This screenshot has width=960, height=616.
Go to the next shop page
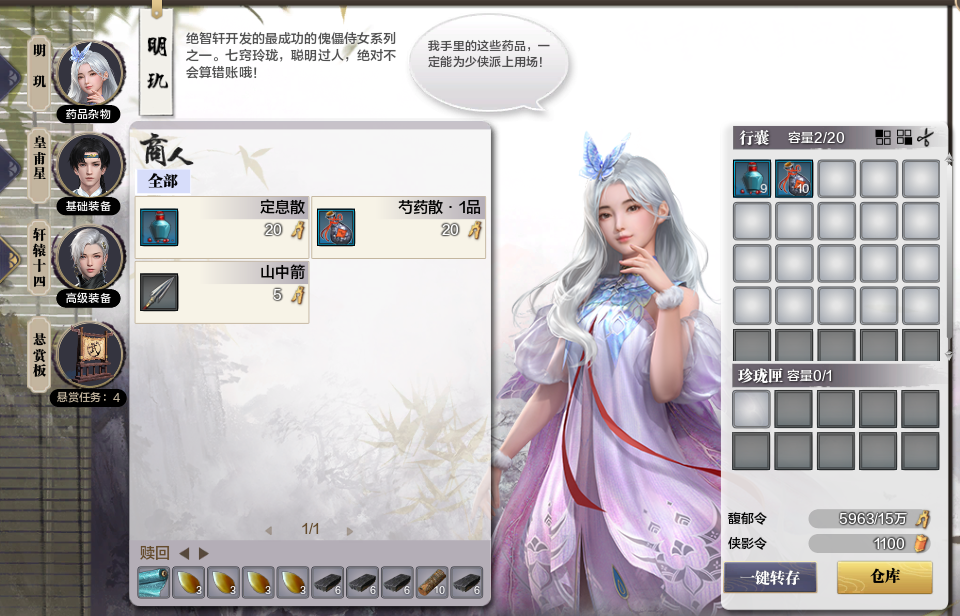(350, 531)
